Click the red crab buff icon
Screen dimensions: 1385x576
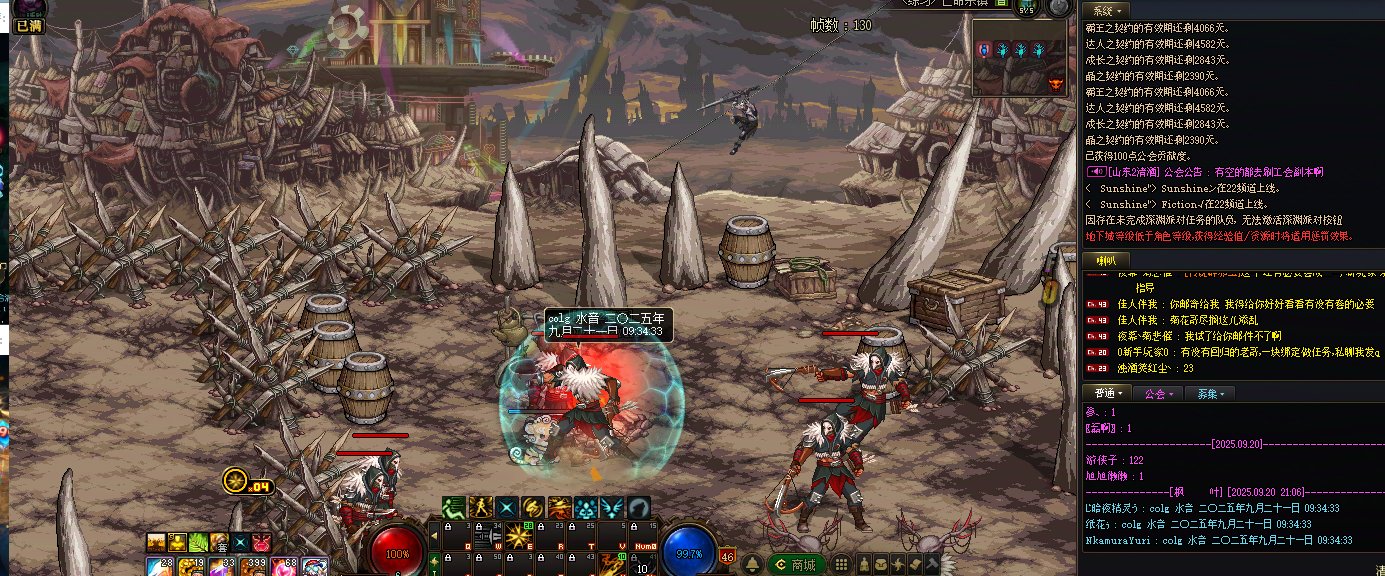click(x=261, y=542)
